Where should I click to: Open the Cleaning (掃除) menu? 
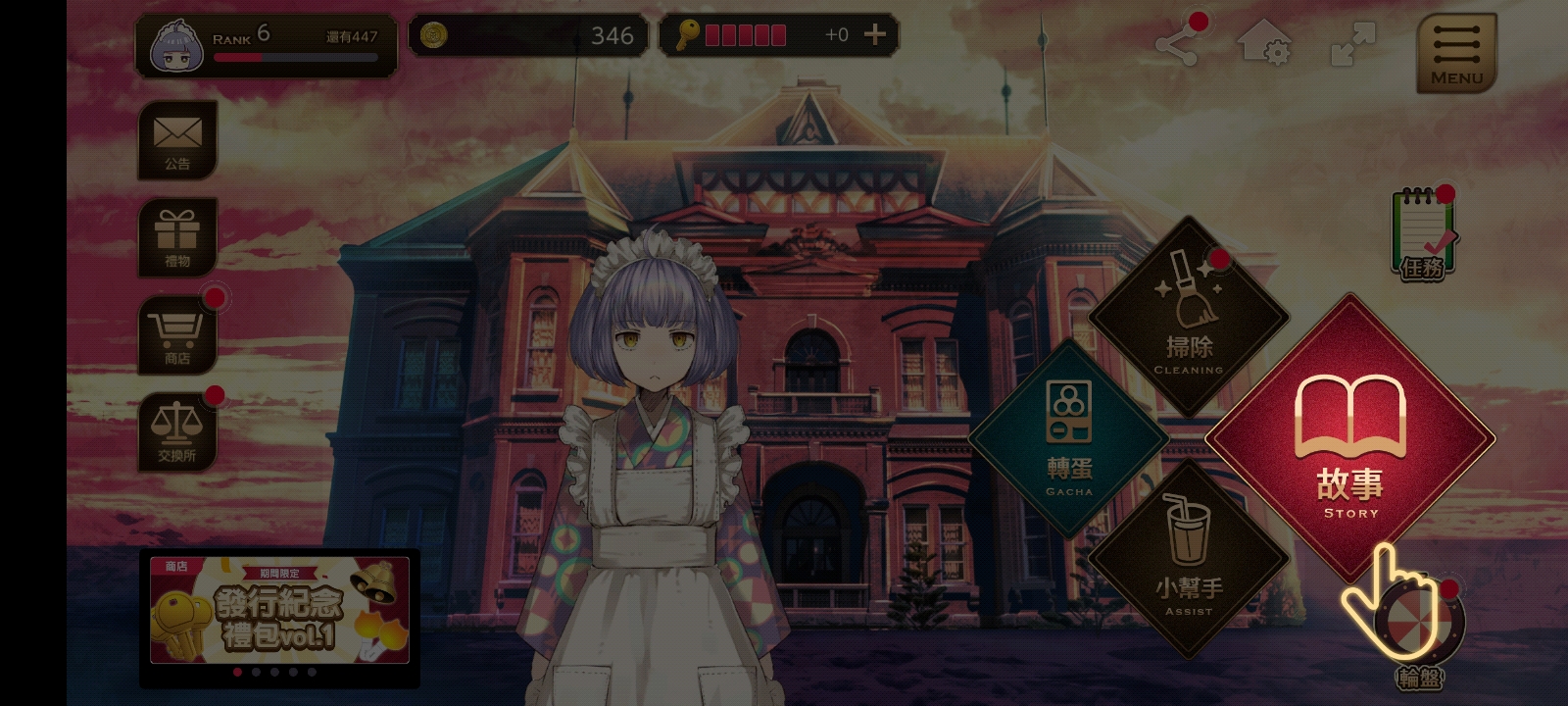tap(1188, 316)
